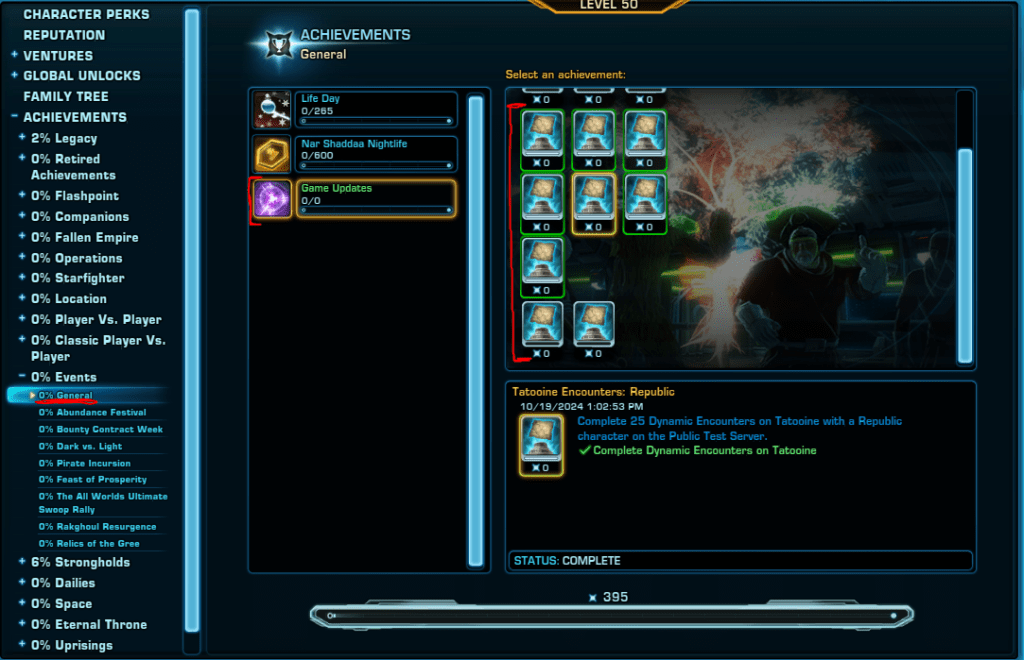Select the Relics of the Gree subcategory
This screenshot has height=660, width=1024.
coord(89,544)
